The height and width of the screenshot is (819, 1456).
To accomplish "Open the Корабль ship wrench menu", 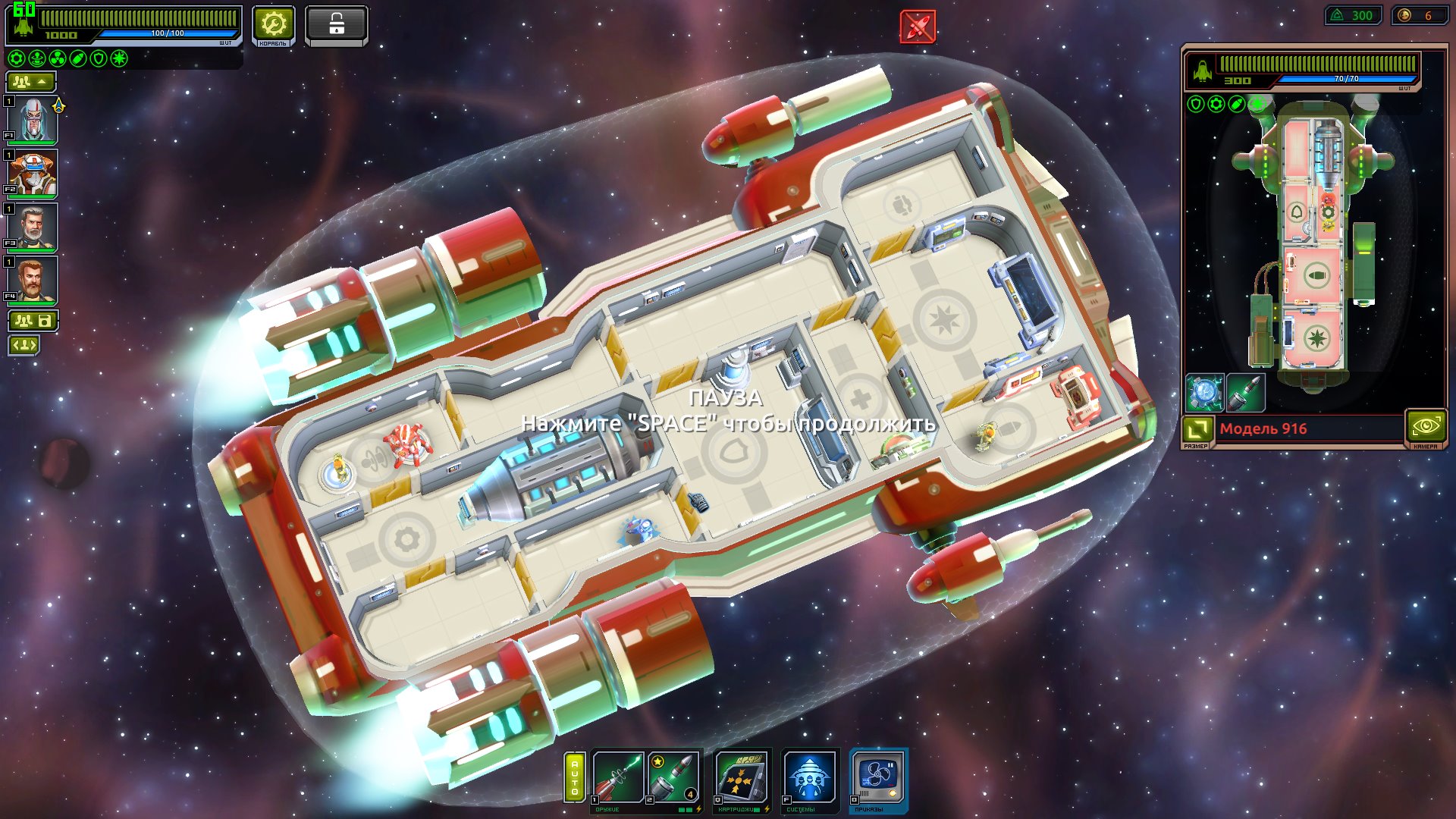I will coord(273,26).
